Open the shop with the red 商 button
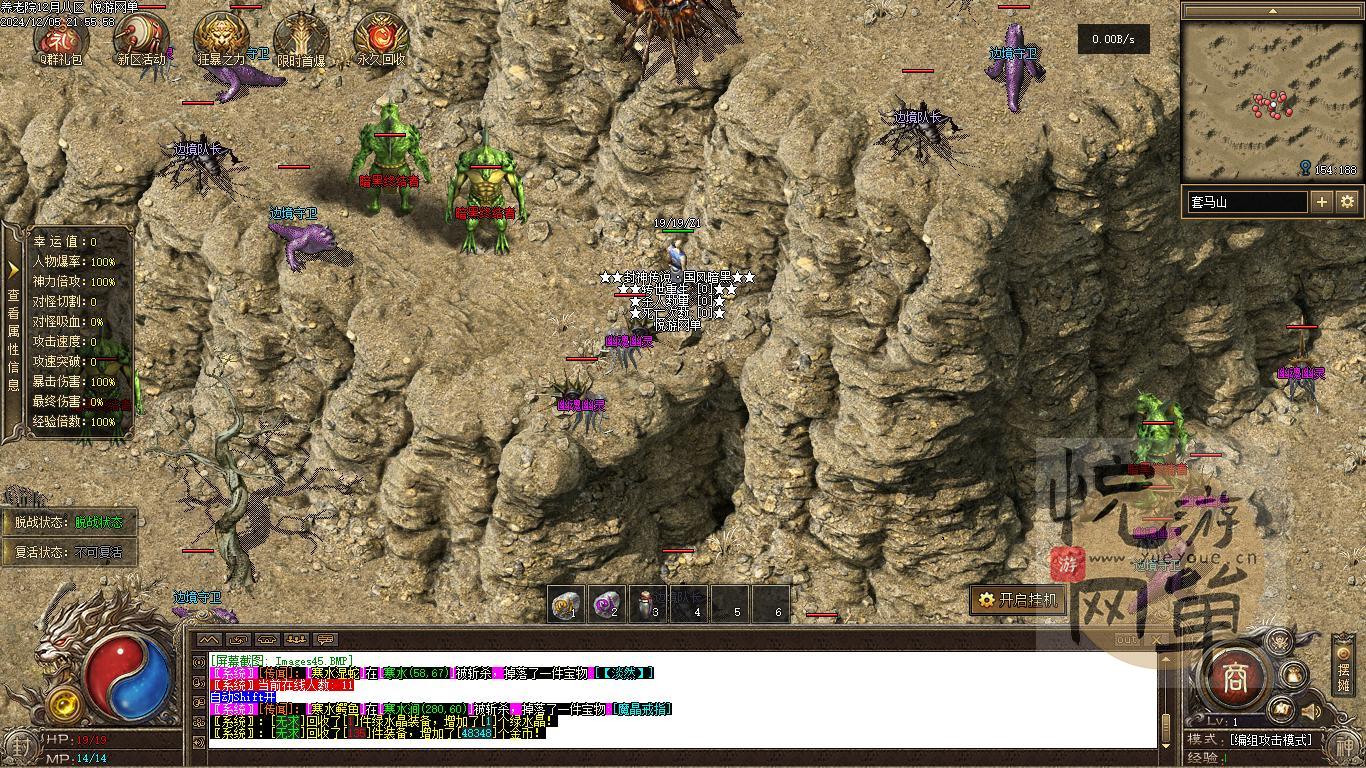The height and width of the screenshot is (768, 1366). coord(1235,677)
